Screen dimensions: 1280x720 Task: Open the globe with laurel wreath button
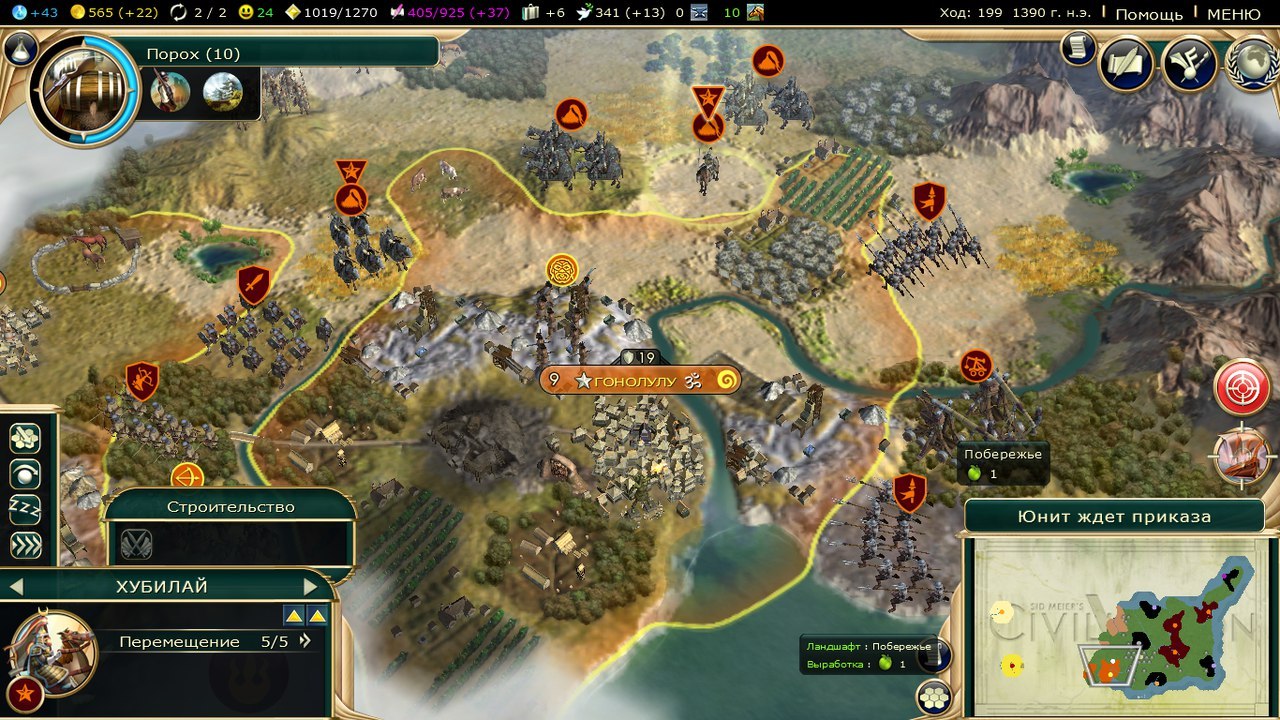pos(1252,63)
